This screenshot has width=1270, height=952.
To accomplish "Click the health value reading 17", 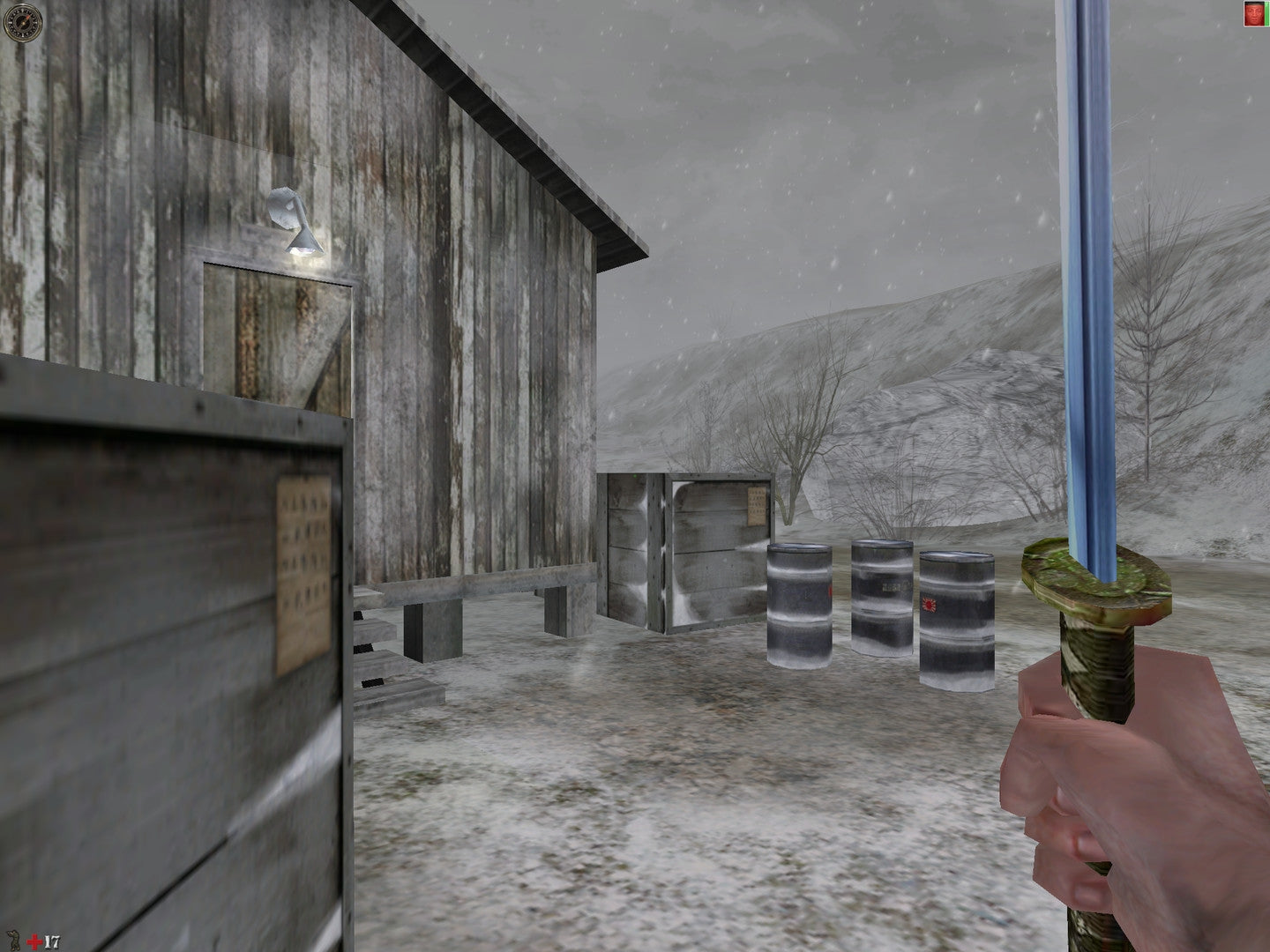I will click(51, 941).
